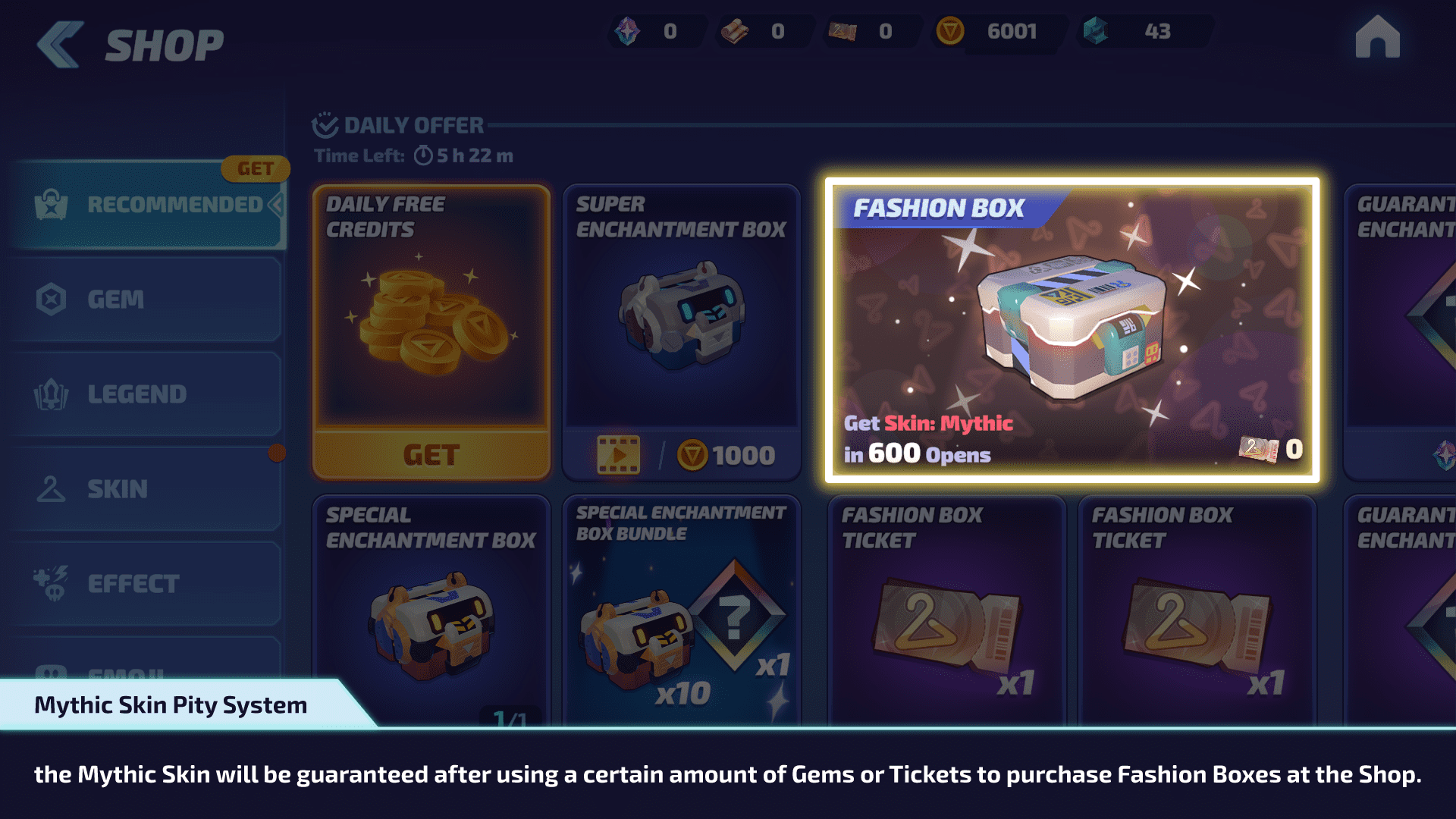Switch to the Recommended tab
Screen dimensions: 1456x819
click(x=148, y=205)
